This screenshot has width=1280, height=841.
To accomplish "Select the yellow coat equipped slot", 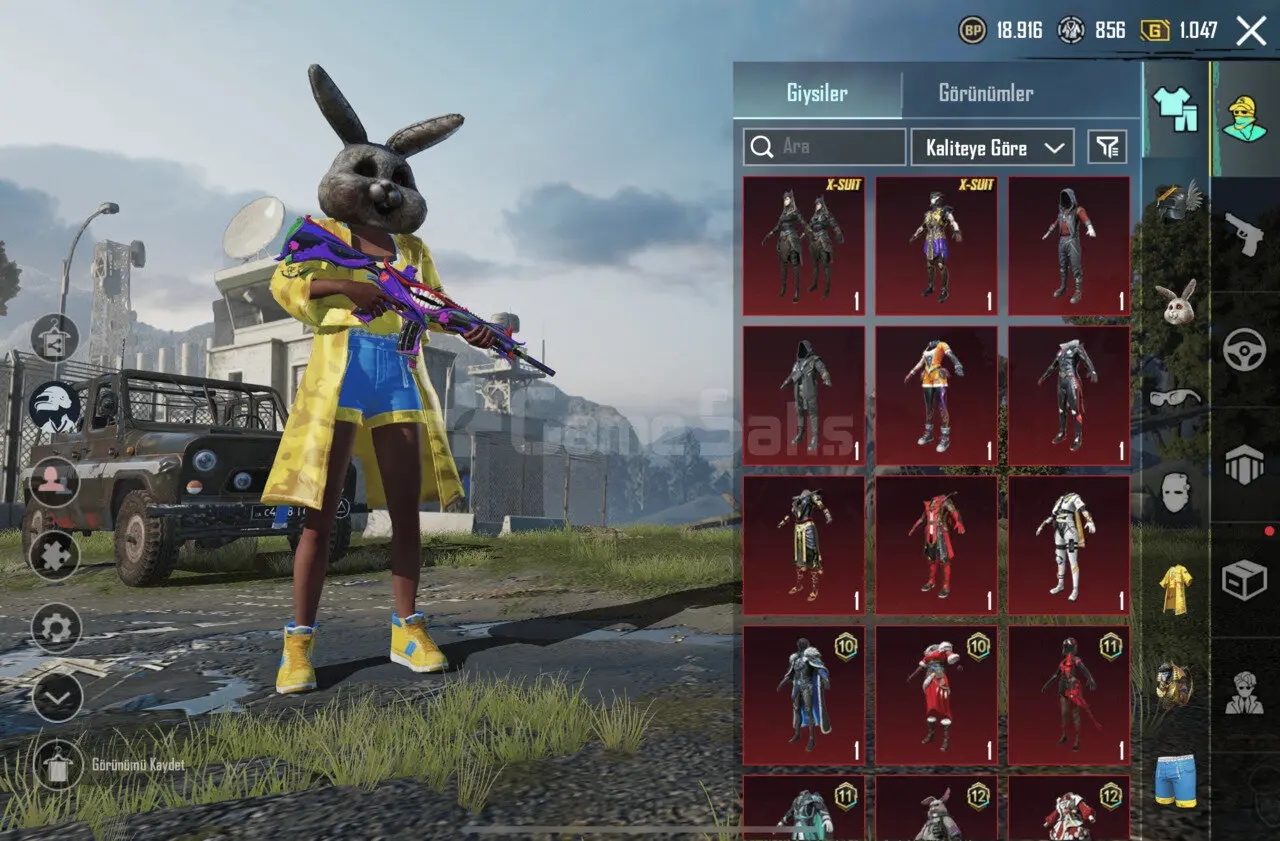I will point(1176,590).
